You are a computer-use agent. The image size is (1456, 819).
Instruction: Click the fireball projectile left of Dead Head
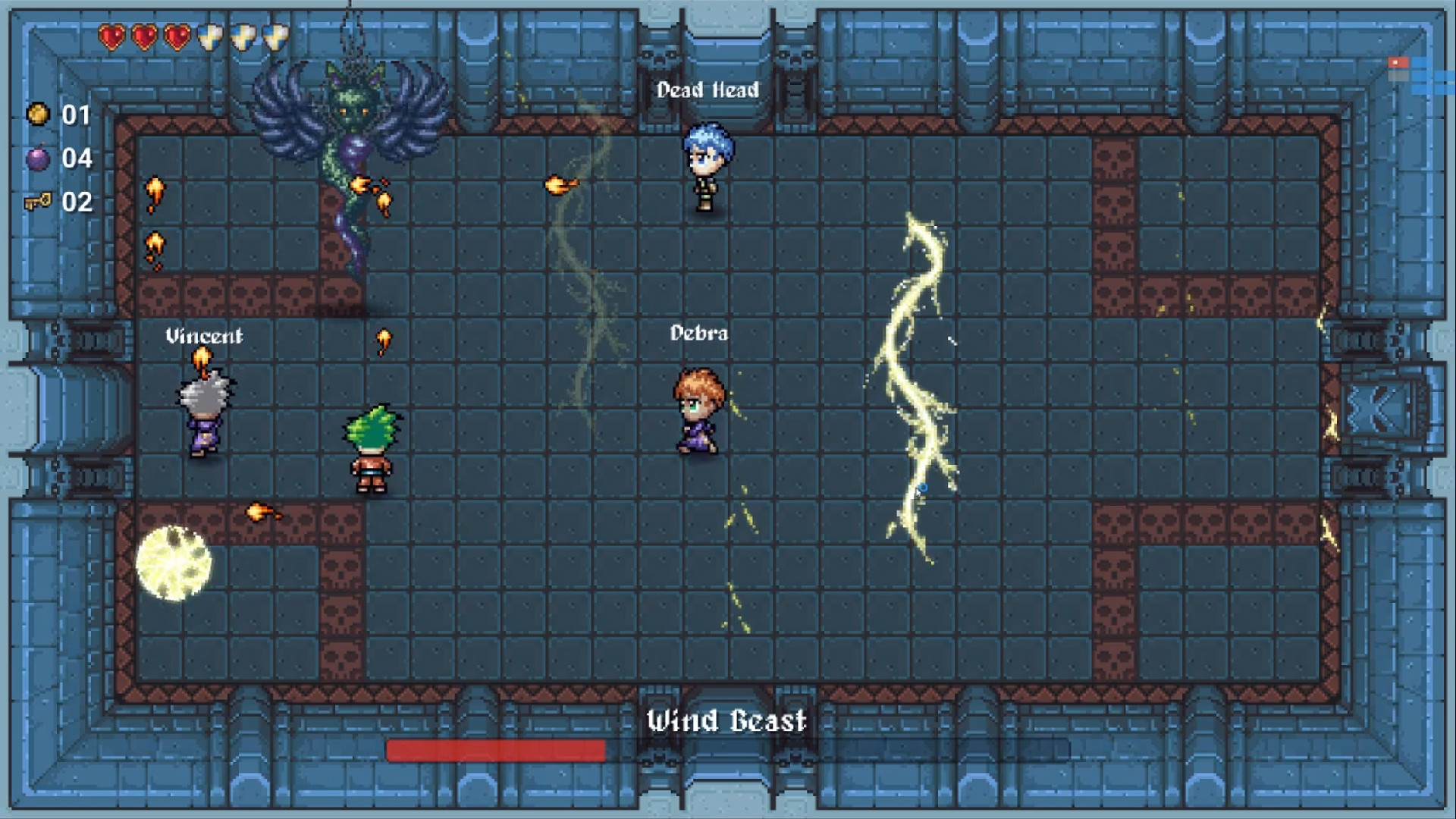click(x=563, y=184)
